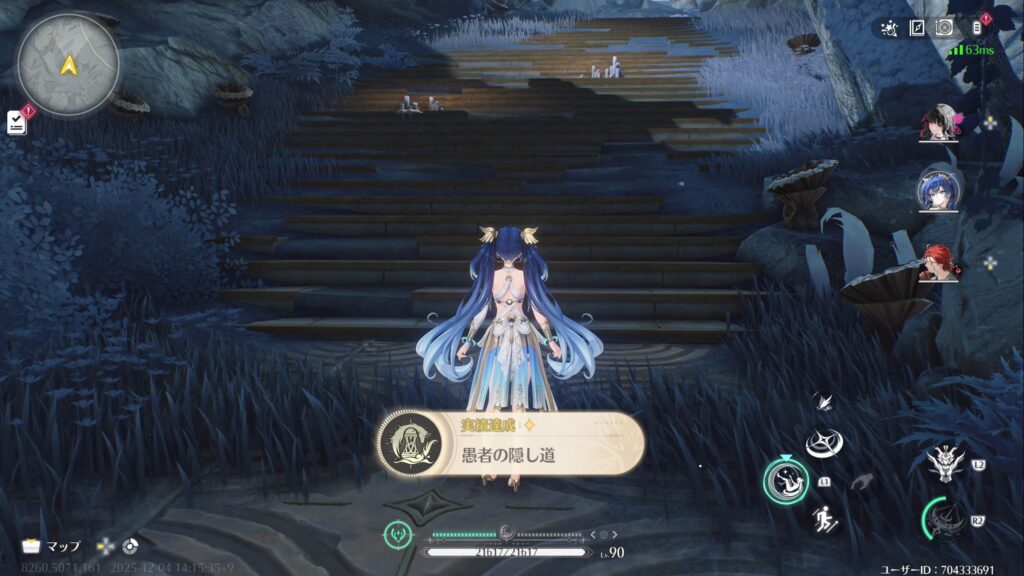
Task: Activate the dragon-head echo skill
Action: (x=945, y=463)
